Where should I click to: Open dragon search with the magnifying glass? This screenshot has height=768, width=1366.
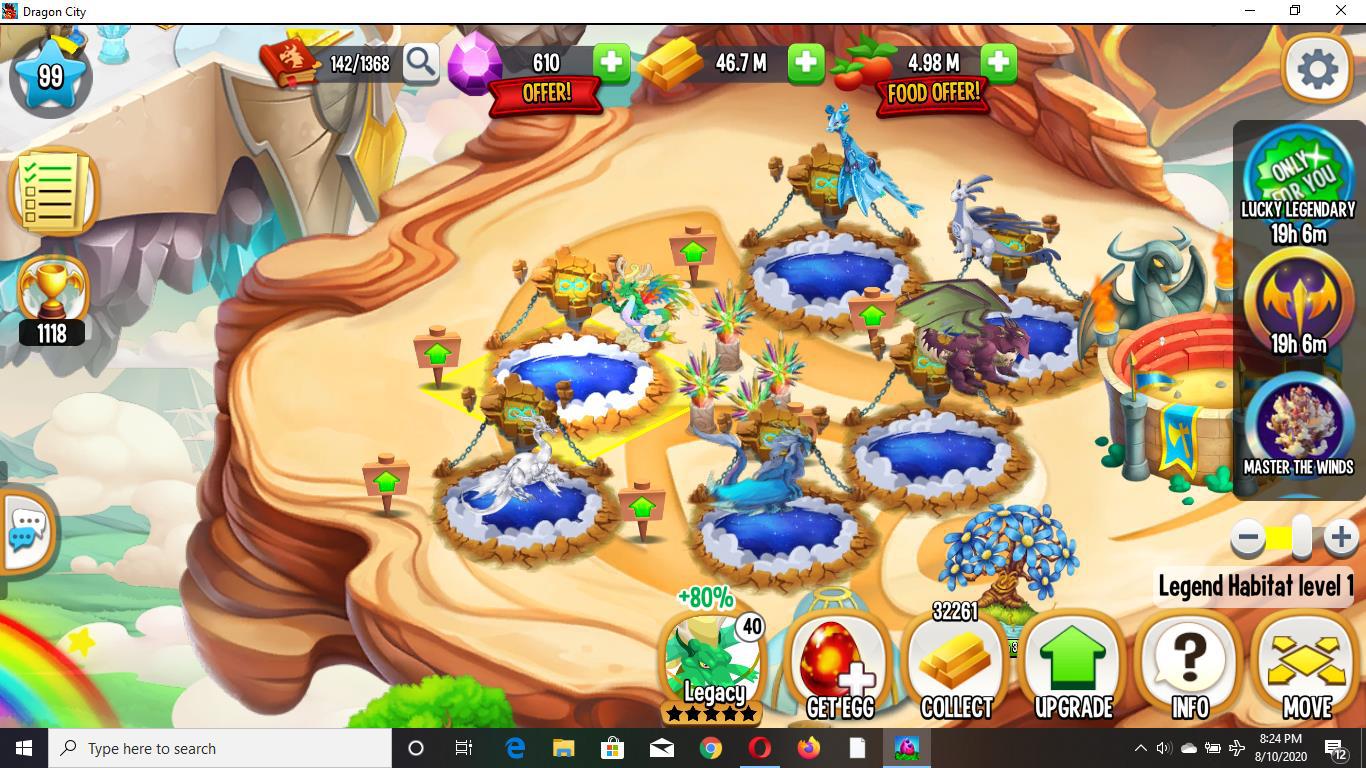421,62
